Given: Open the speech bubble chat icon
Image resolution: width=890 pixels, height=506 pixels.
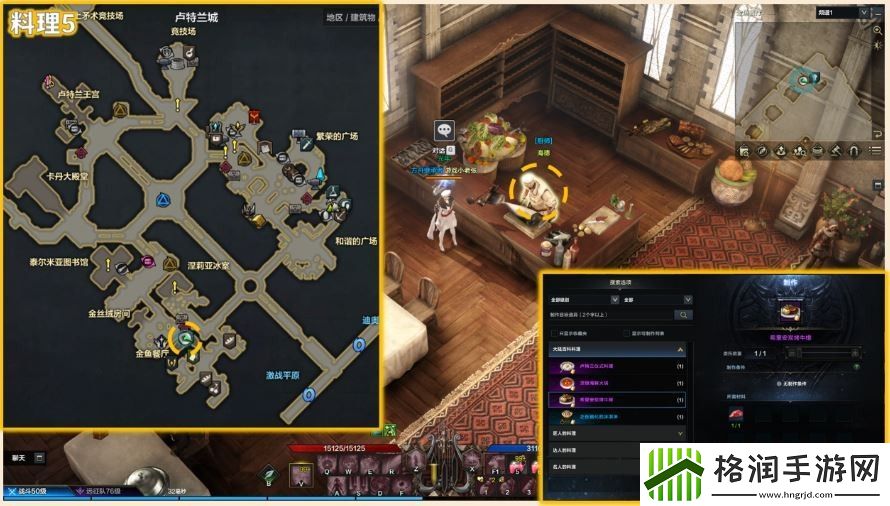Looking at the screenshot, I should pyautogui.click(x=444, y=130).
